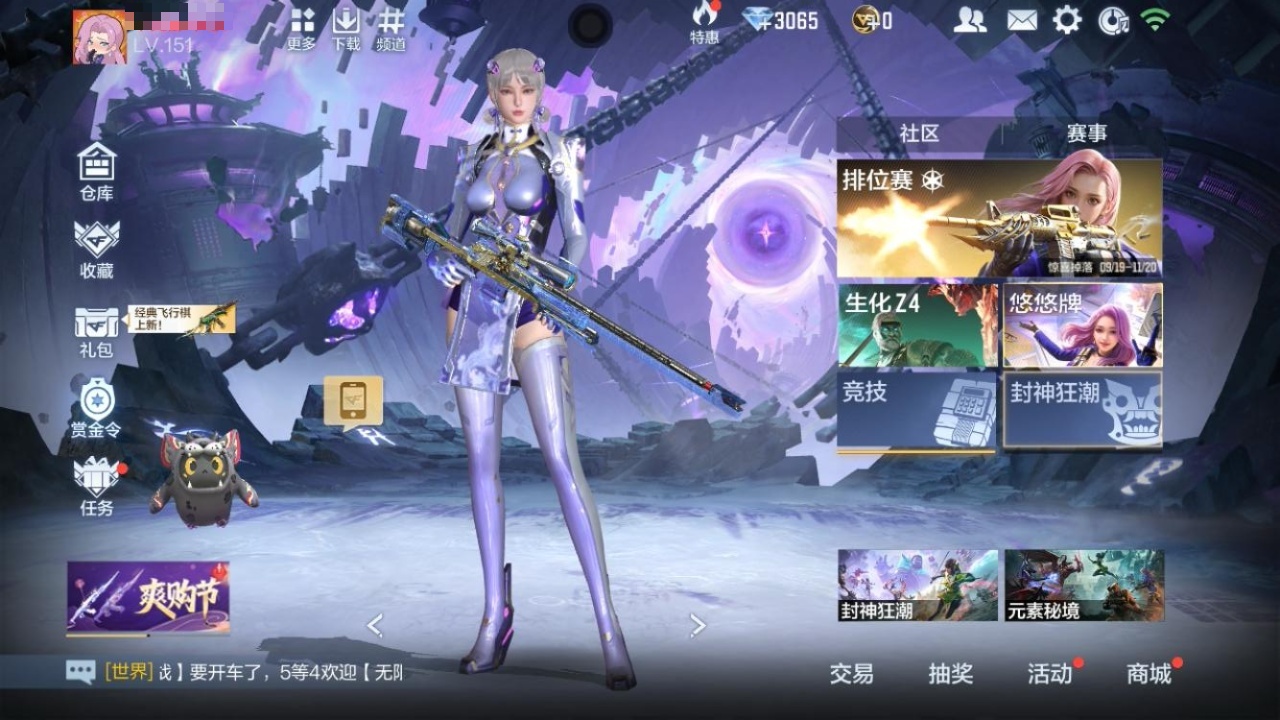Open the 频道 channel selector
1280x720 pixels.
click(x=391, y=28)
